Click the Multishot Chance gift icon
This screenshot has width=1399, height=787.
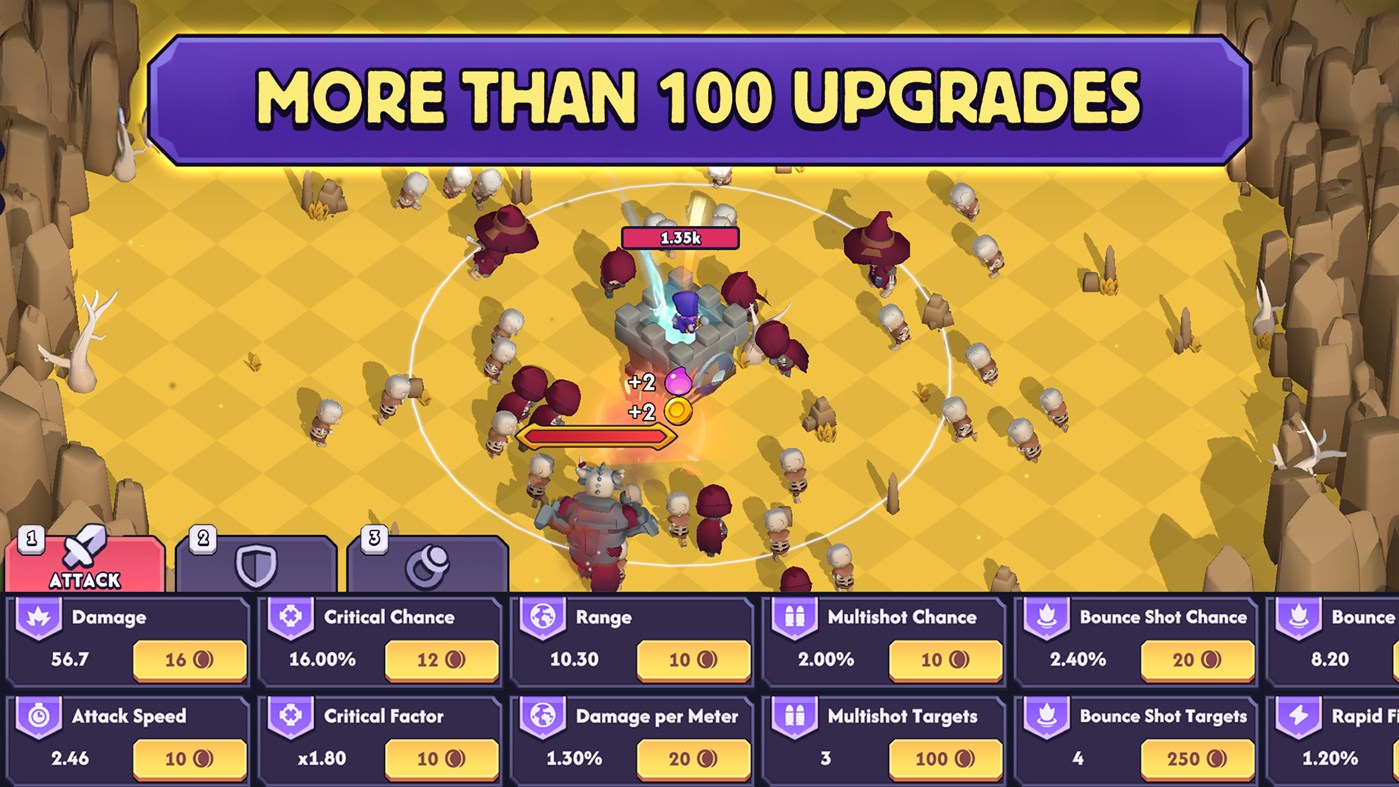(x=793, y=617)
